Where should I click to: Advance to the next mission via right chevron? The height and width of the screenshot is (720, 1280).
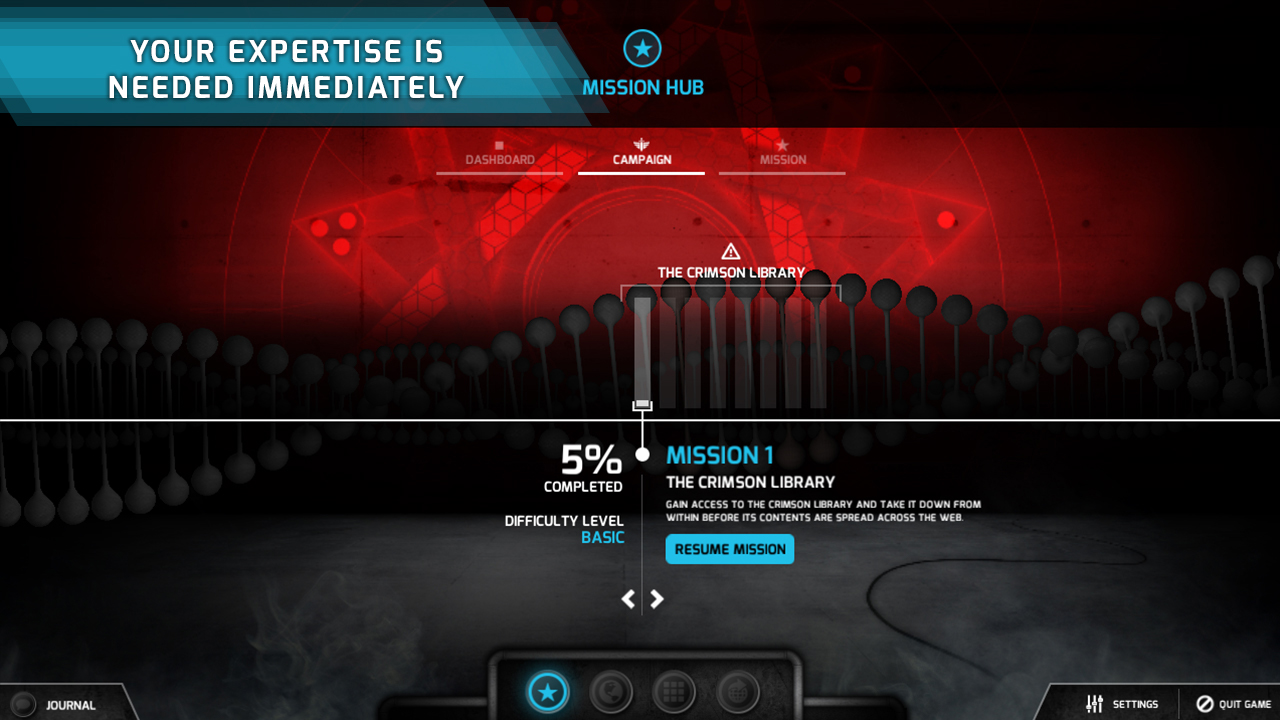point(657,598)
